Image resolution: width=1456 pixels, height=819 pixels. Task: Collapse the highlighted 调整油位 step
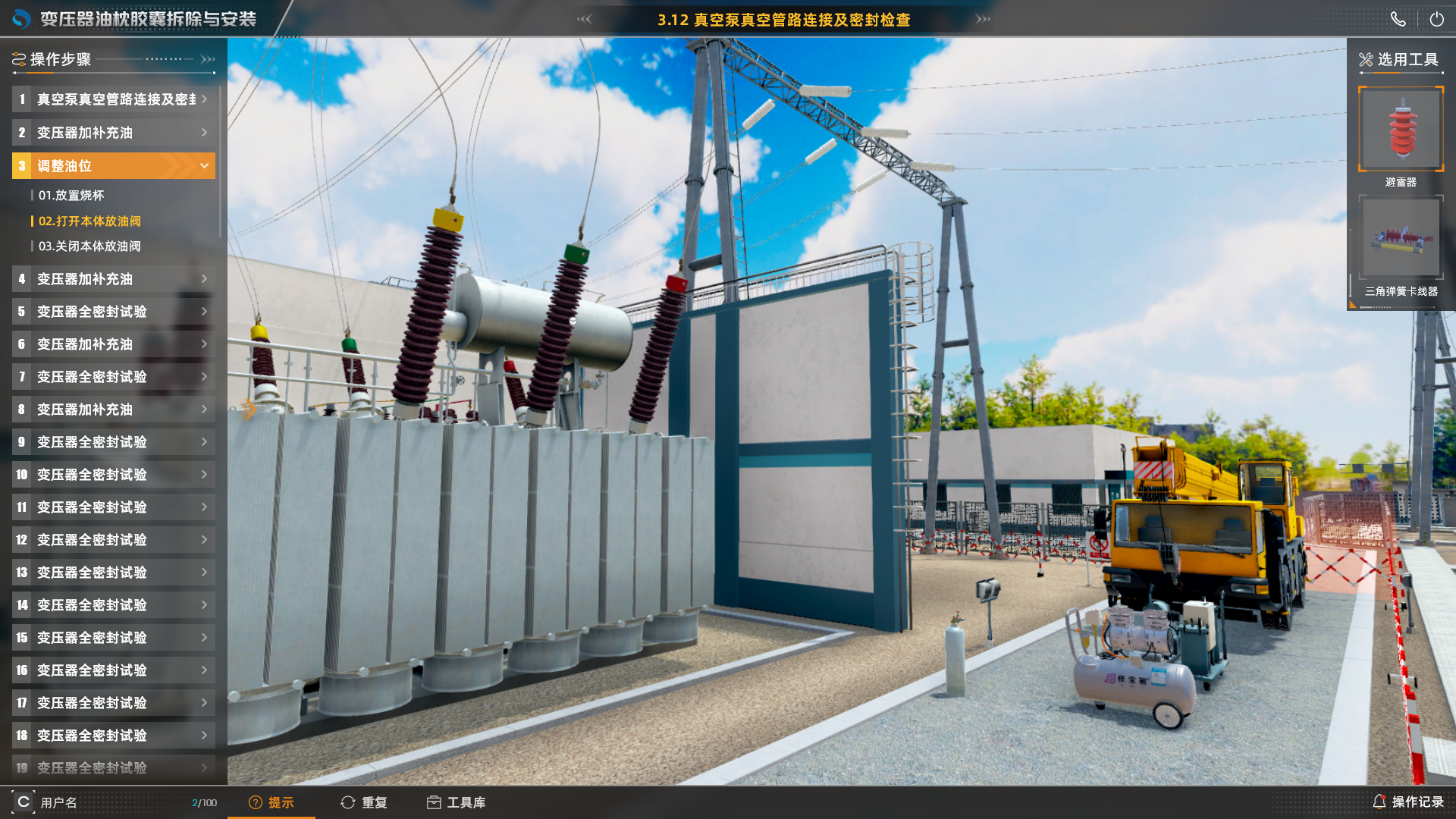click(203, 165)
